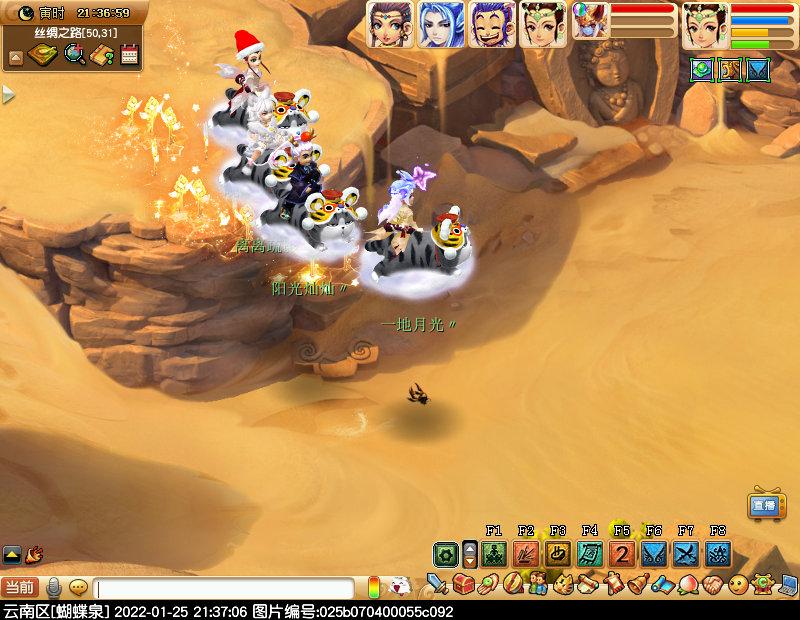Image resolution: width=800 pixels, height=620 pixels.
Task: Click the green orb buff icon
Action: click(x=702, y=69)
